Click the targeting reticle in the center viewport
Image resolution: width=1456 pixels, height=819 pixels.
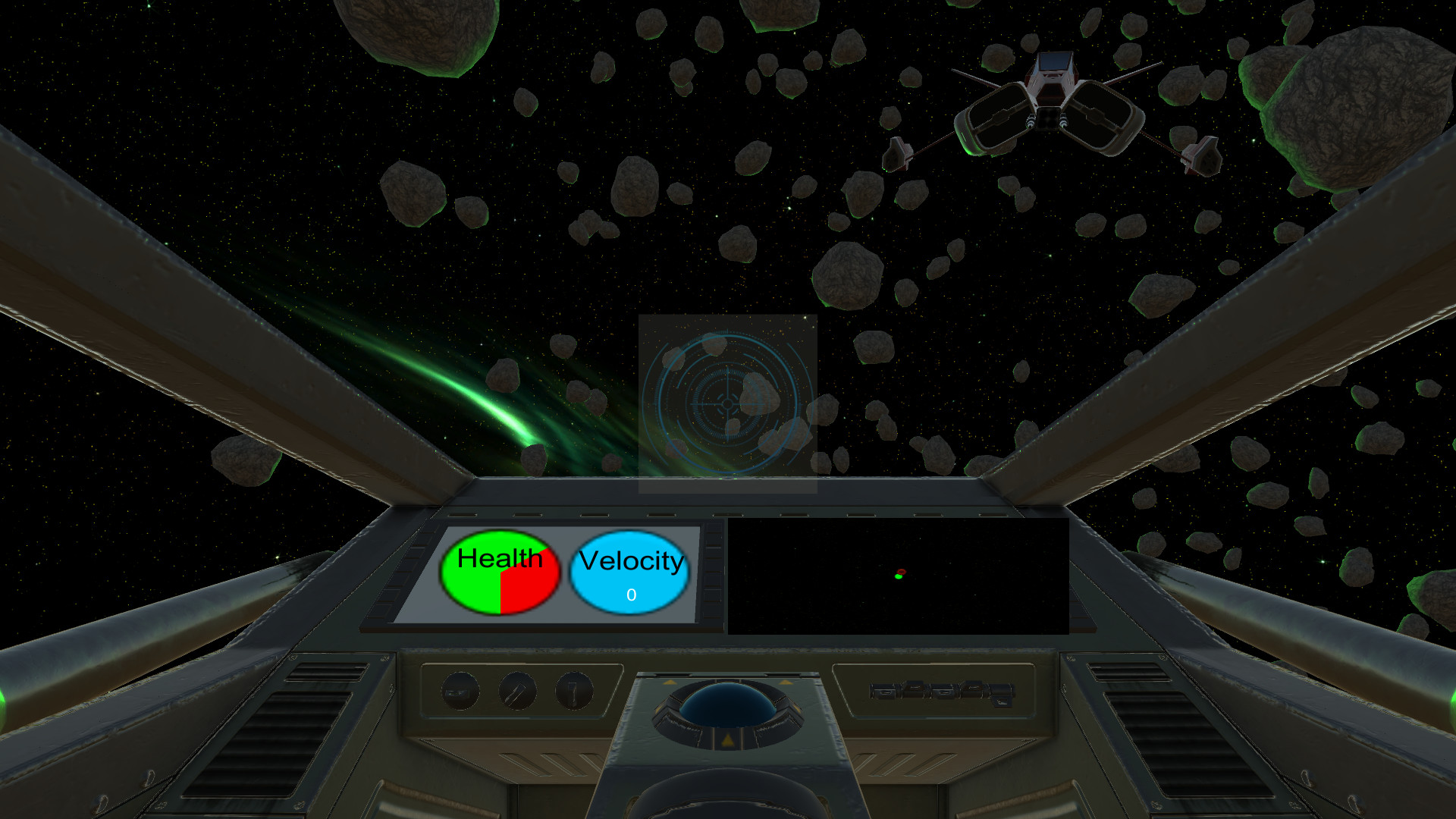(x=726, y=405)
